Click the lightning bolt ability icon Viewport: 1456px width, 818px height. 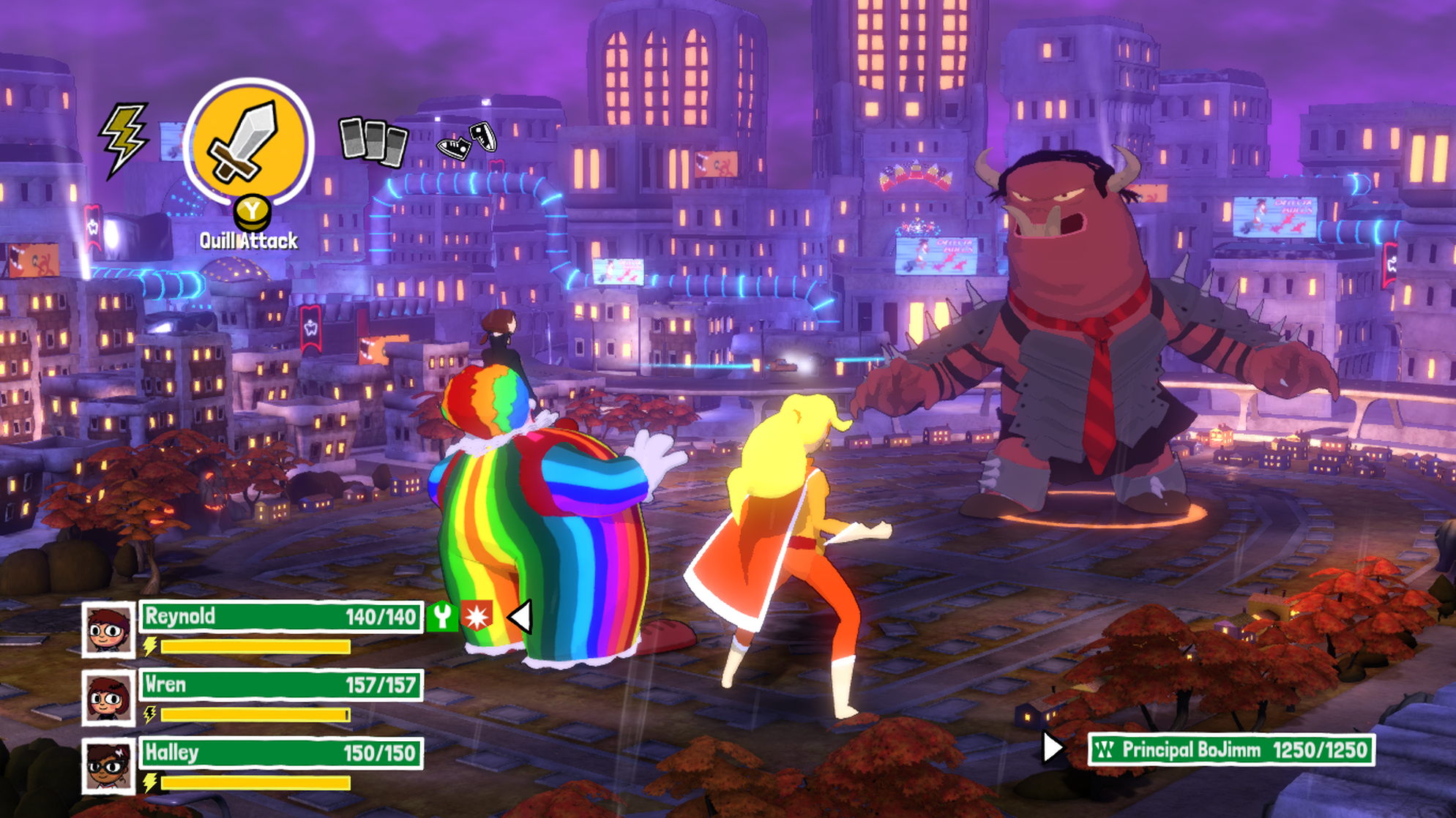[123, 139]
